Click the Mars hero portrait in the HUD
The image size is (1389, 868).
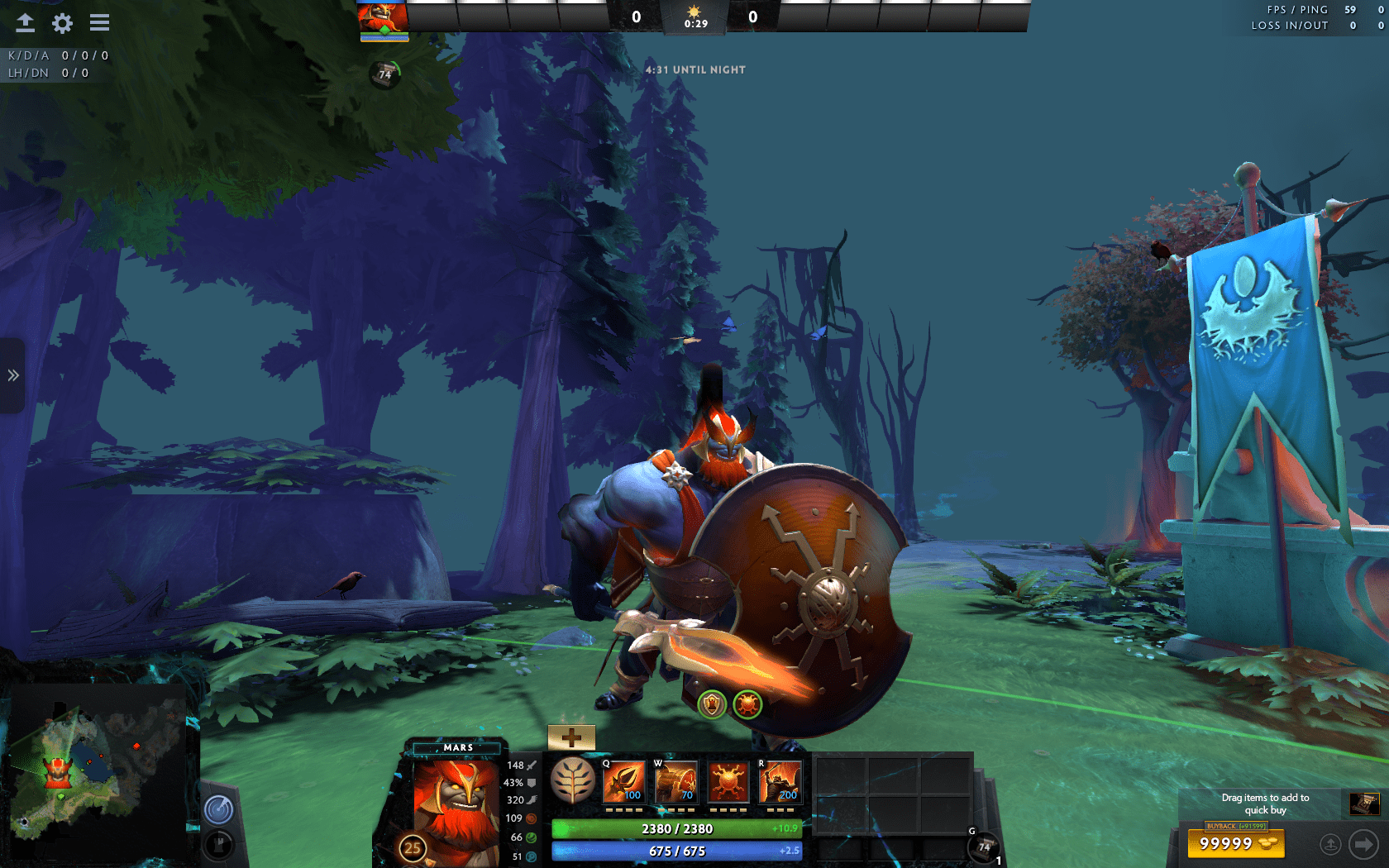tap(454, 806)
